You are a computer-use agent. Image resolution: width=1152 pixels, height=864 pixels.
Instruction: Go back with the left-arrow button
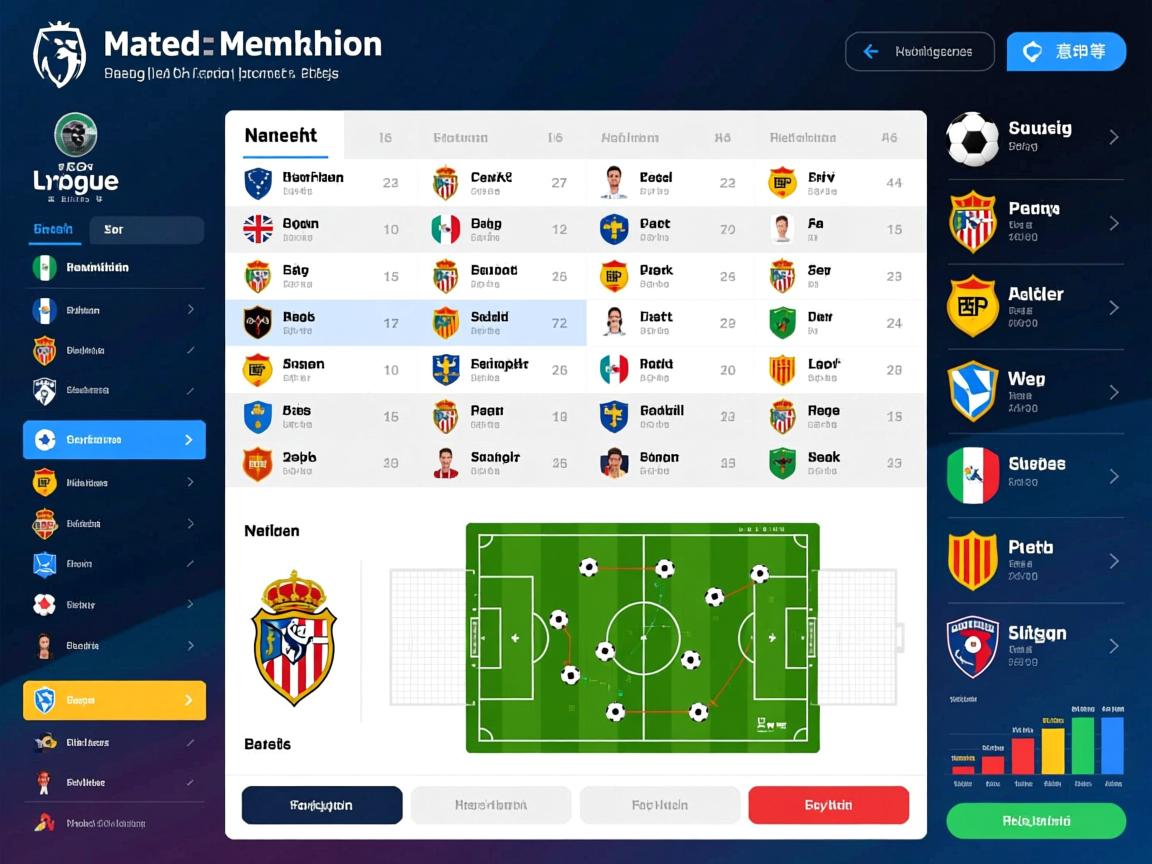coord(919,52)
